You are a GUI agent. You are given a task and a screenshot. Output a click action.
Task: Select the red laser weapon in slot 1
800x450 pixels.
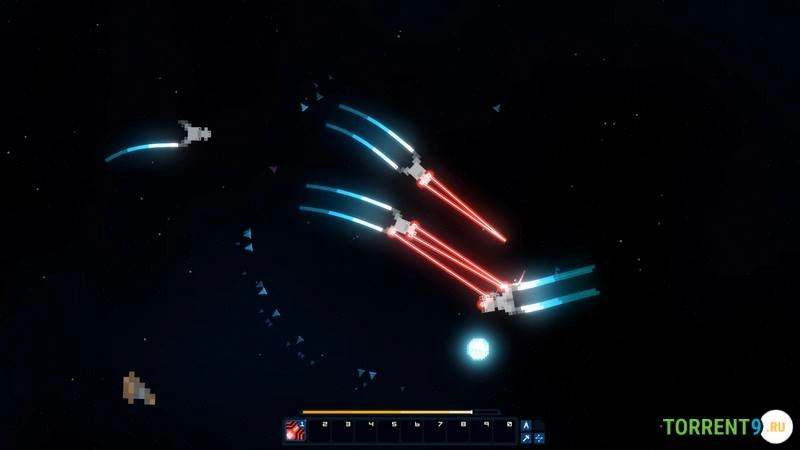[295, 431]
